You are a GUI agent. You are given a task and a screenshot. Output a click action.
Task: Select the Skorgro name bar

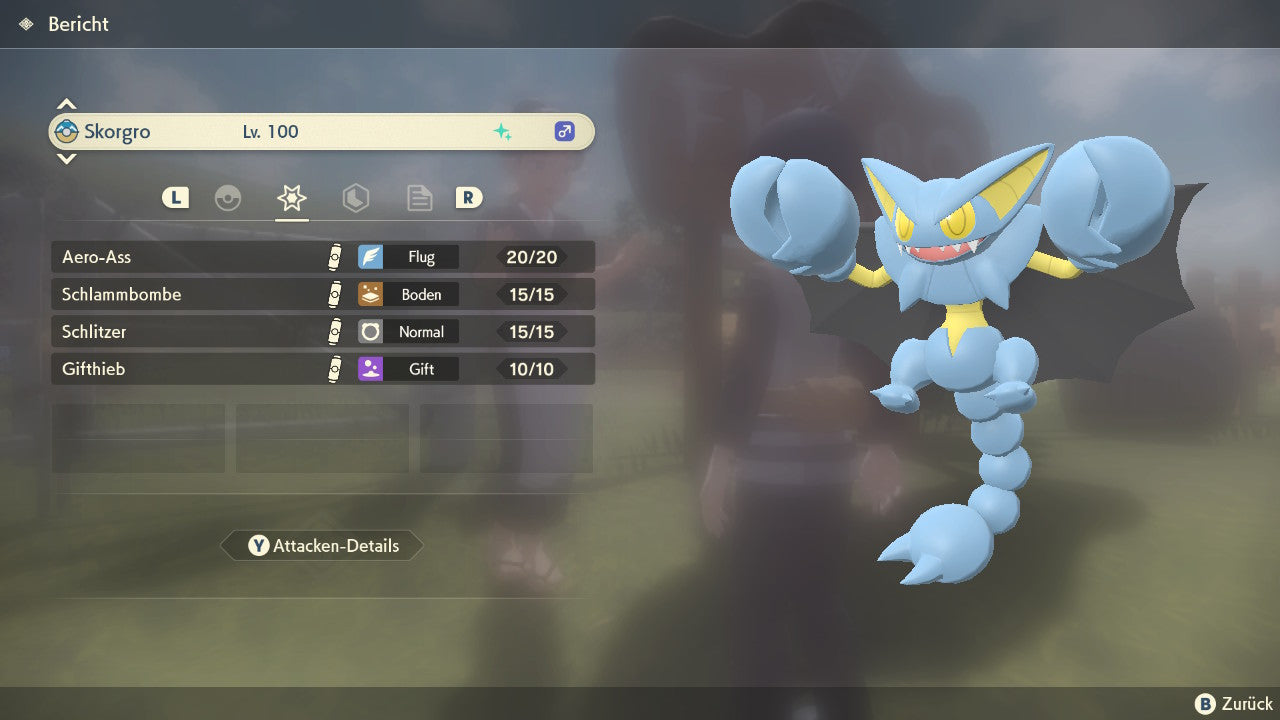[x=322, y=132]
